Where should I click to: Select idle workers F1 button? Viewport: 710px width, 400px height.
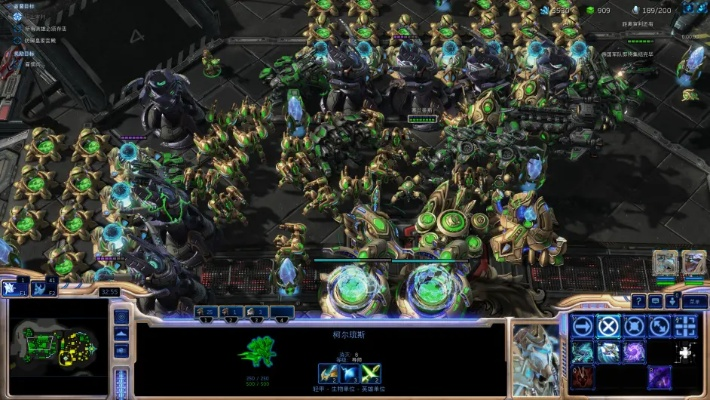click(x=16, y=288)
